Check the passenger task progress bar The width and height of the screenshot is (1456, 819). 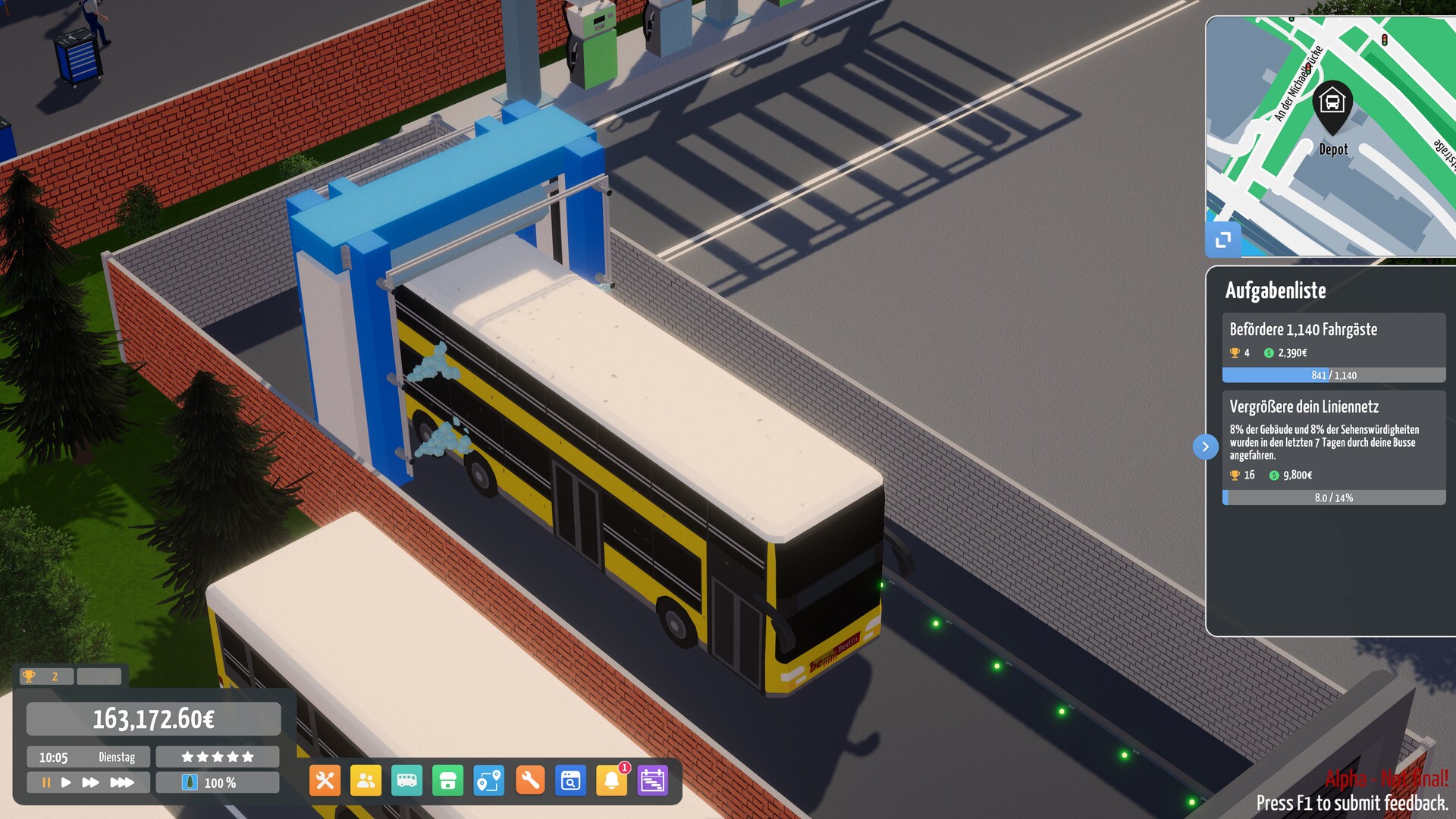click(1335, 375)
